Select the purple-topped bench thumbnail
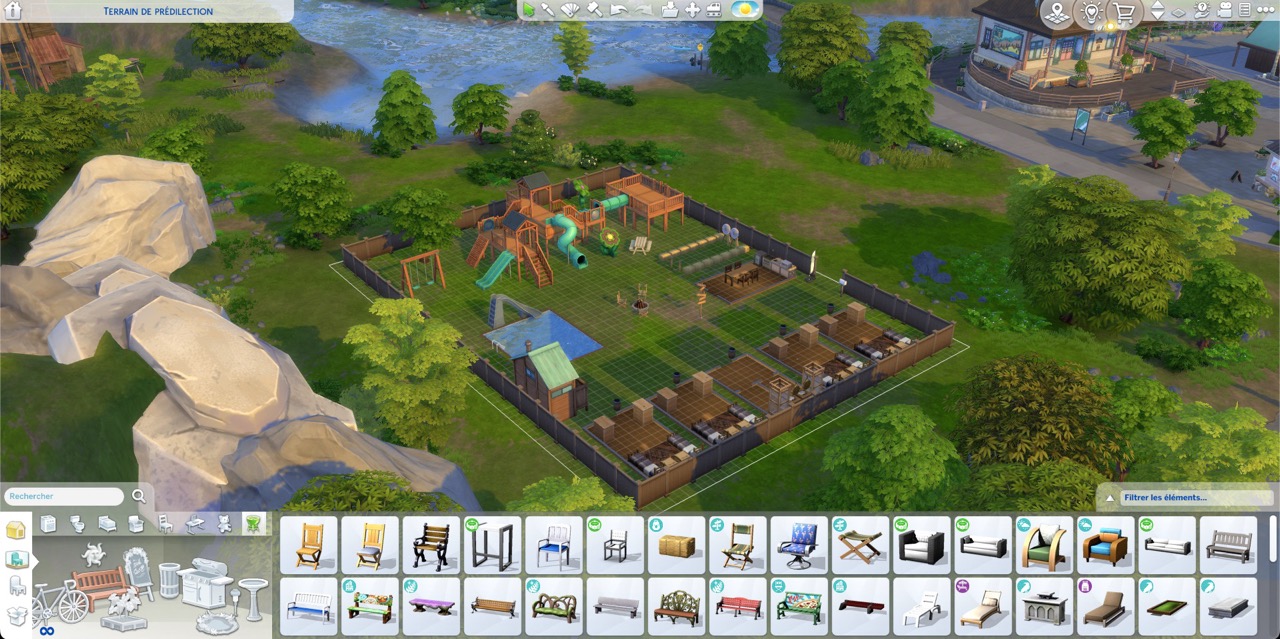This screenshot has height=639, width=1280. [x=431, y=606]
